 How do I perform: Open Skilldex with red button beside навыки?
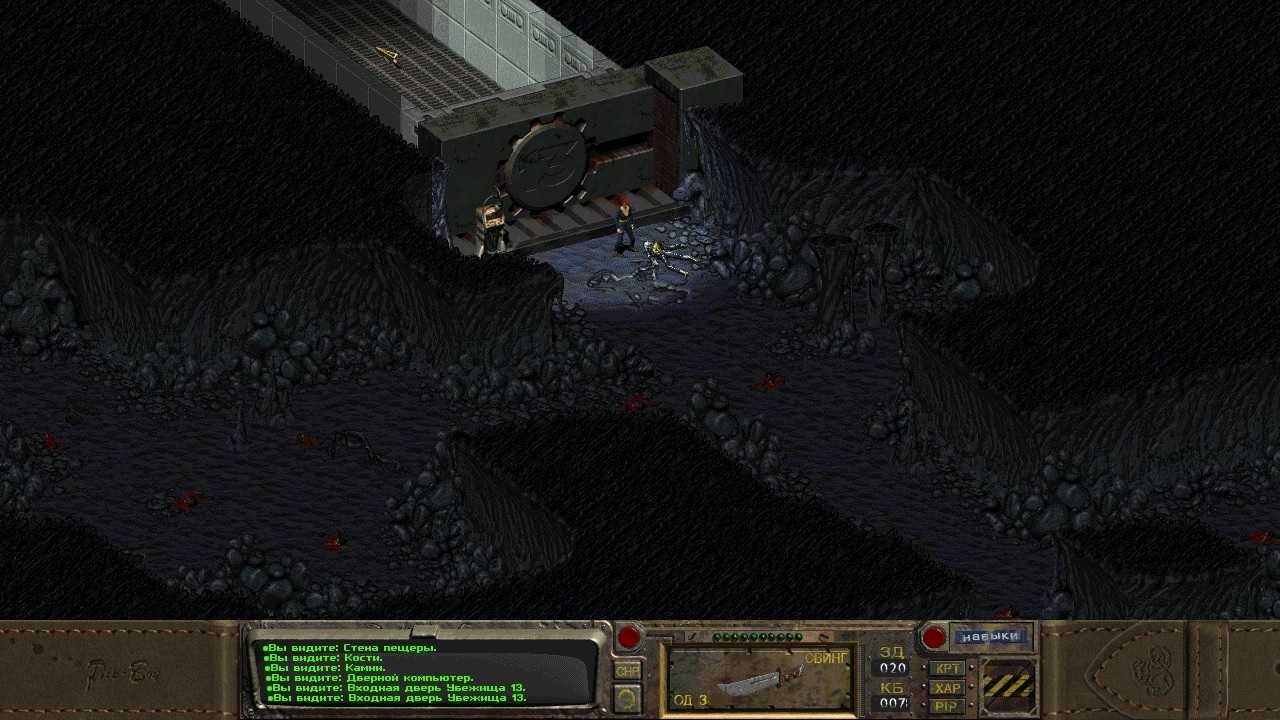pos(933,637)
